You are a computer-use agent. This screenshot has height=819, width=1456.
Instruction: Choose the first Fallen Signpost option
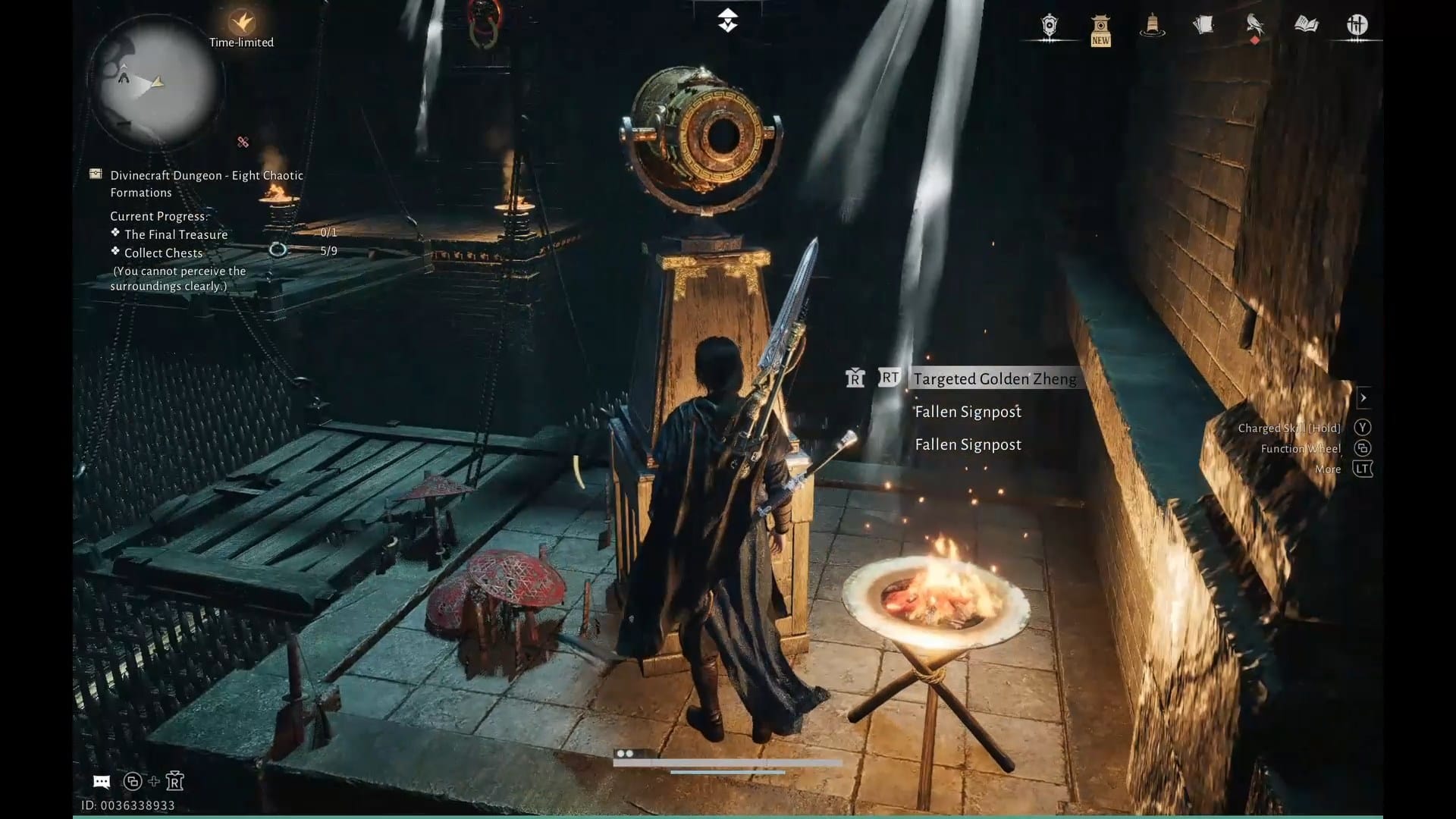968,412
